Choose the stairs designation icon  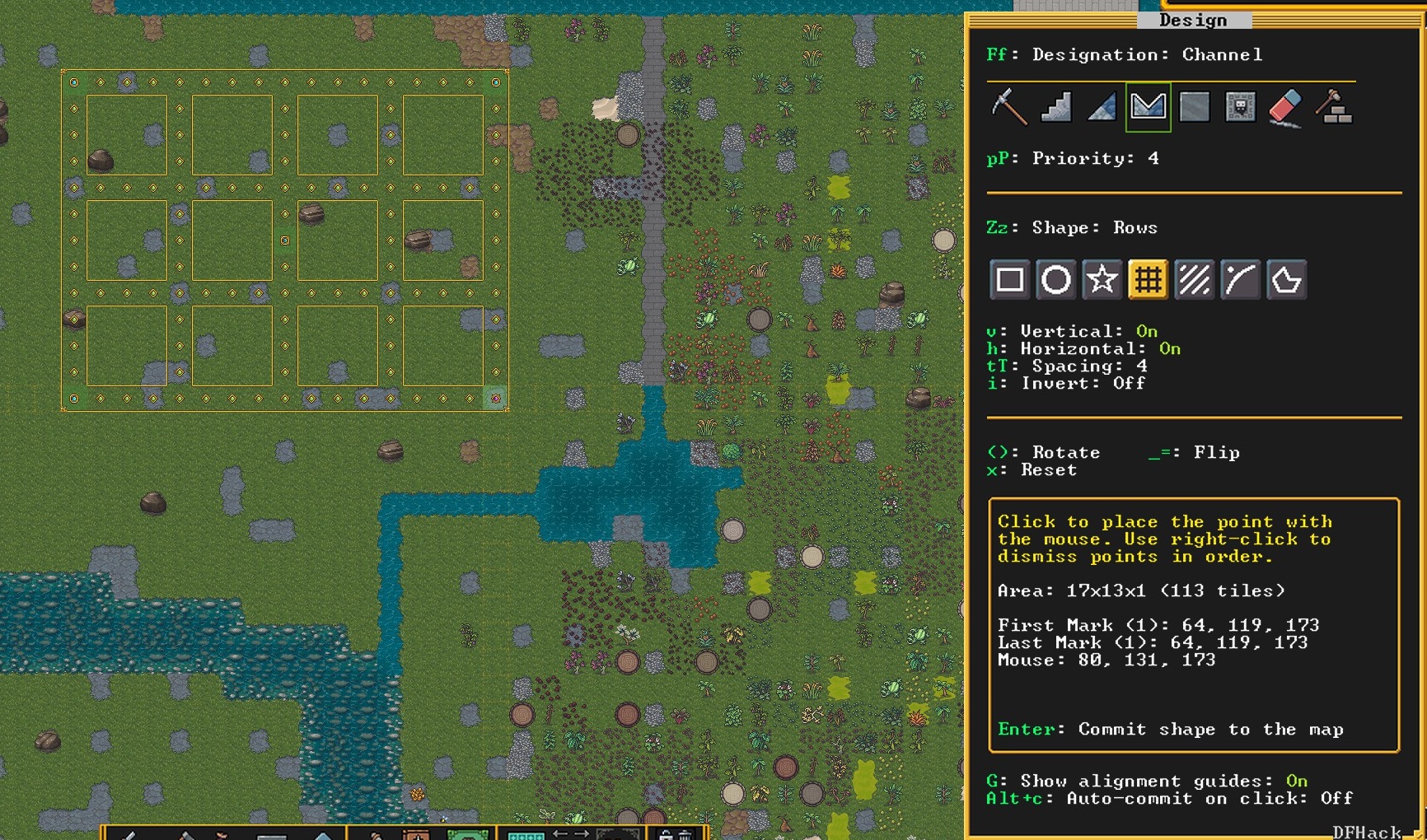point(1055,107)
